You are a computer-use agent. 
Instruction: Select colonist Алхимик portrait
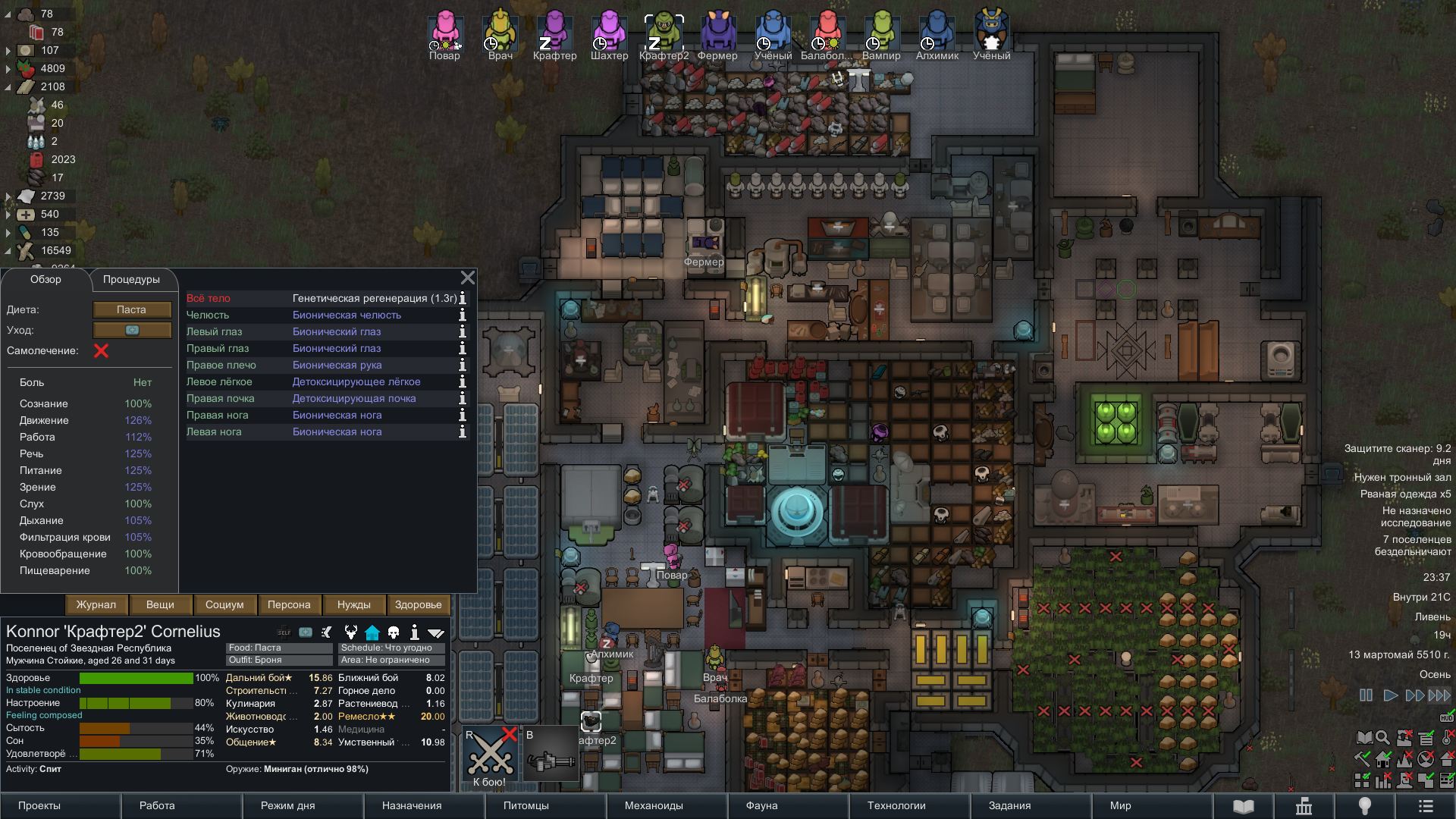(x=937, y=34)
